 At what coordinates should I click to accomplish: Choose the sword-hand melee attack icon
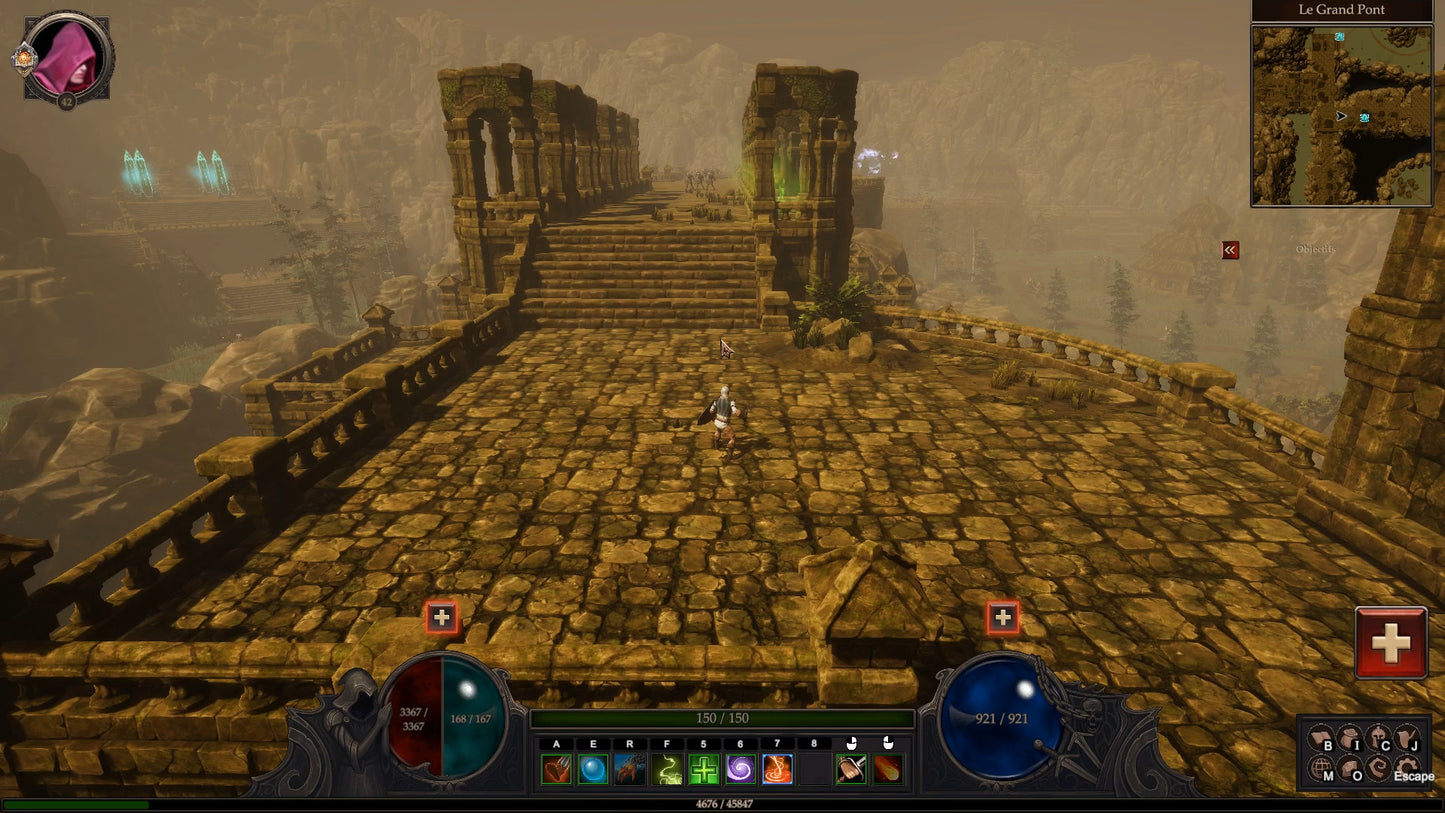click(x=851, y=769)
